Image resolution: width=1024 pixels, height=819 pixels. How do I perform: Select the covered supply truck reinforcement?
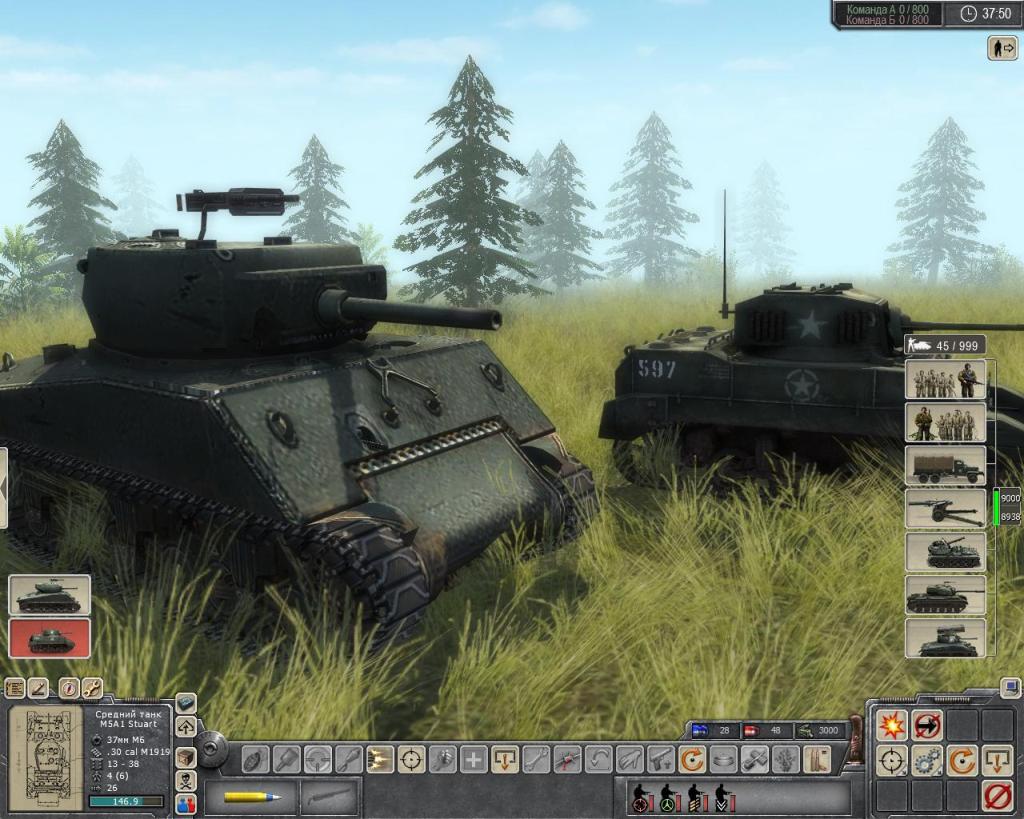(x=945, y=465)
